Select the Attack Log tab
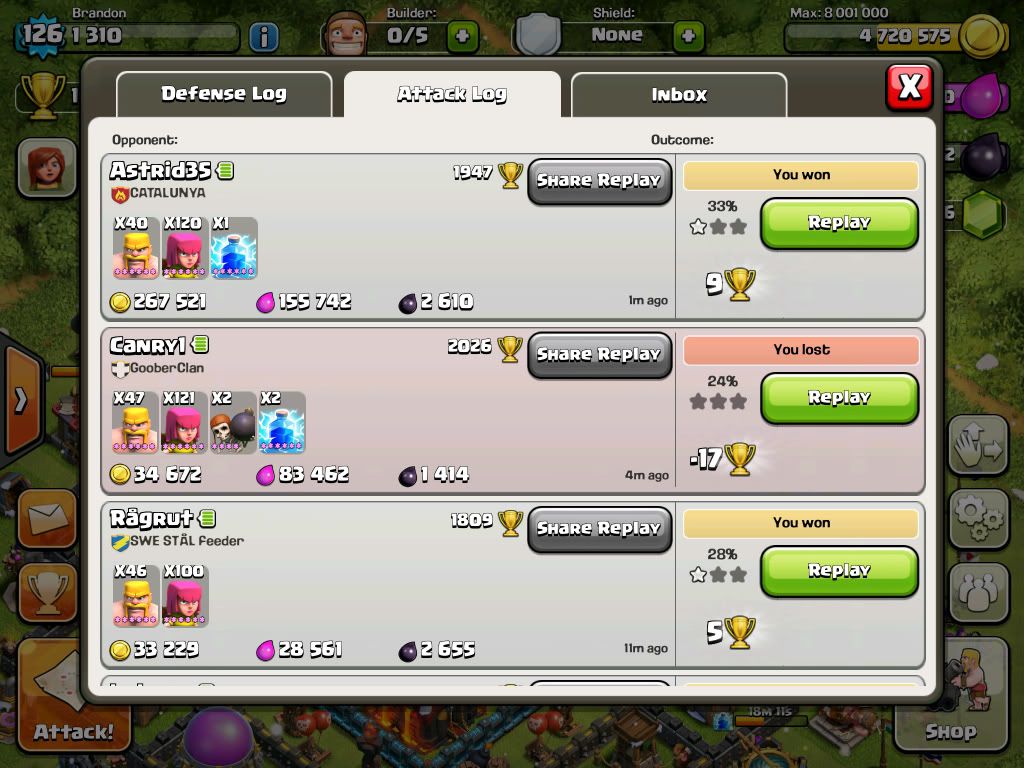The height and width of the screenshot is (768, 1024). [x=452, y=95]
